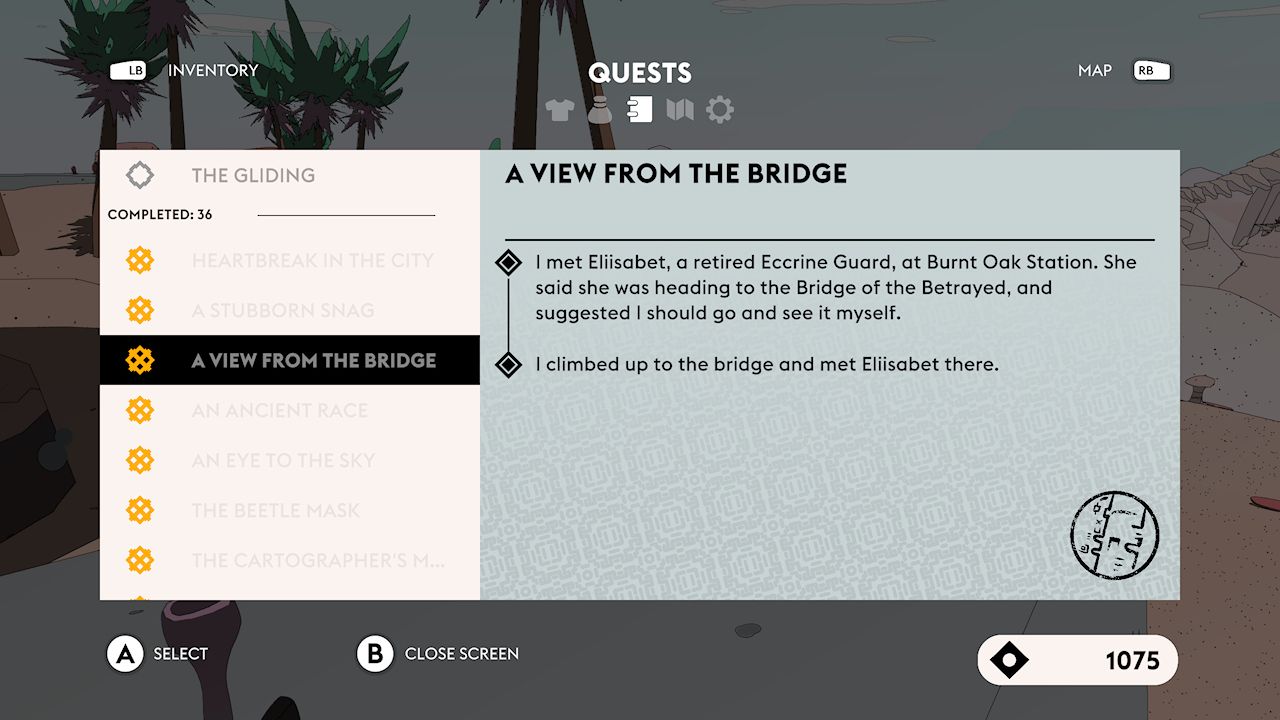Open the quest Heartbreak In The City

pos(313,260)
